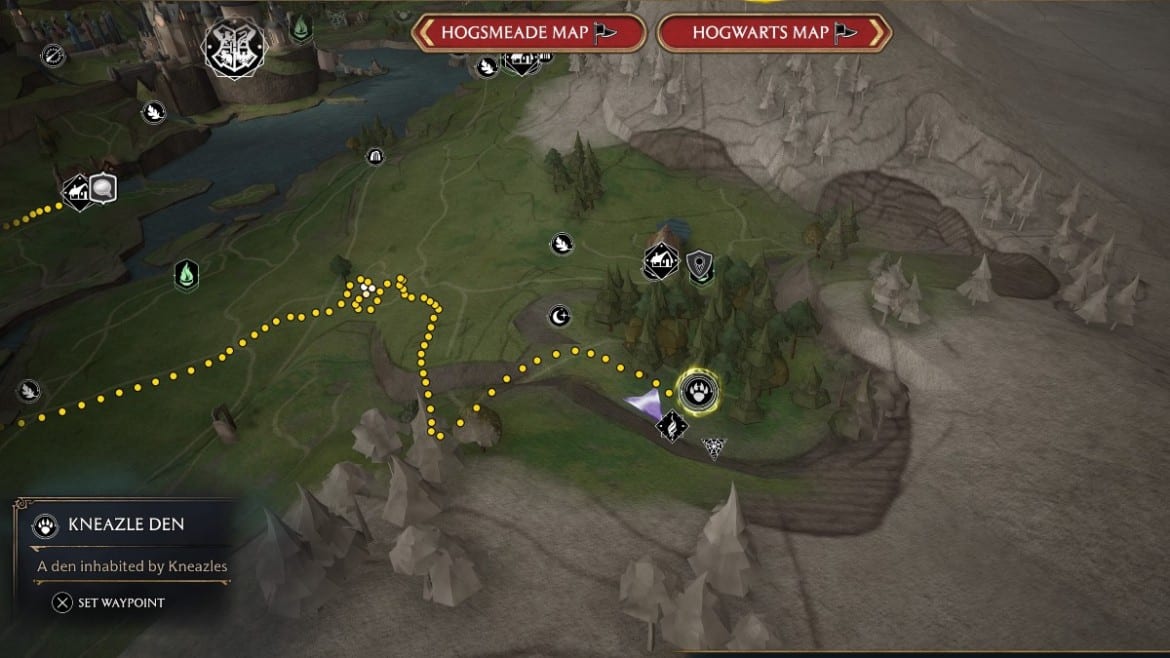The image size is (1170, 658).
Task: Click the flame diamond marker below Kneazle Den
Action: tap(673, 427)
